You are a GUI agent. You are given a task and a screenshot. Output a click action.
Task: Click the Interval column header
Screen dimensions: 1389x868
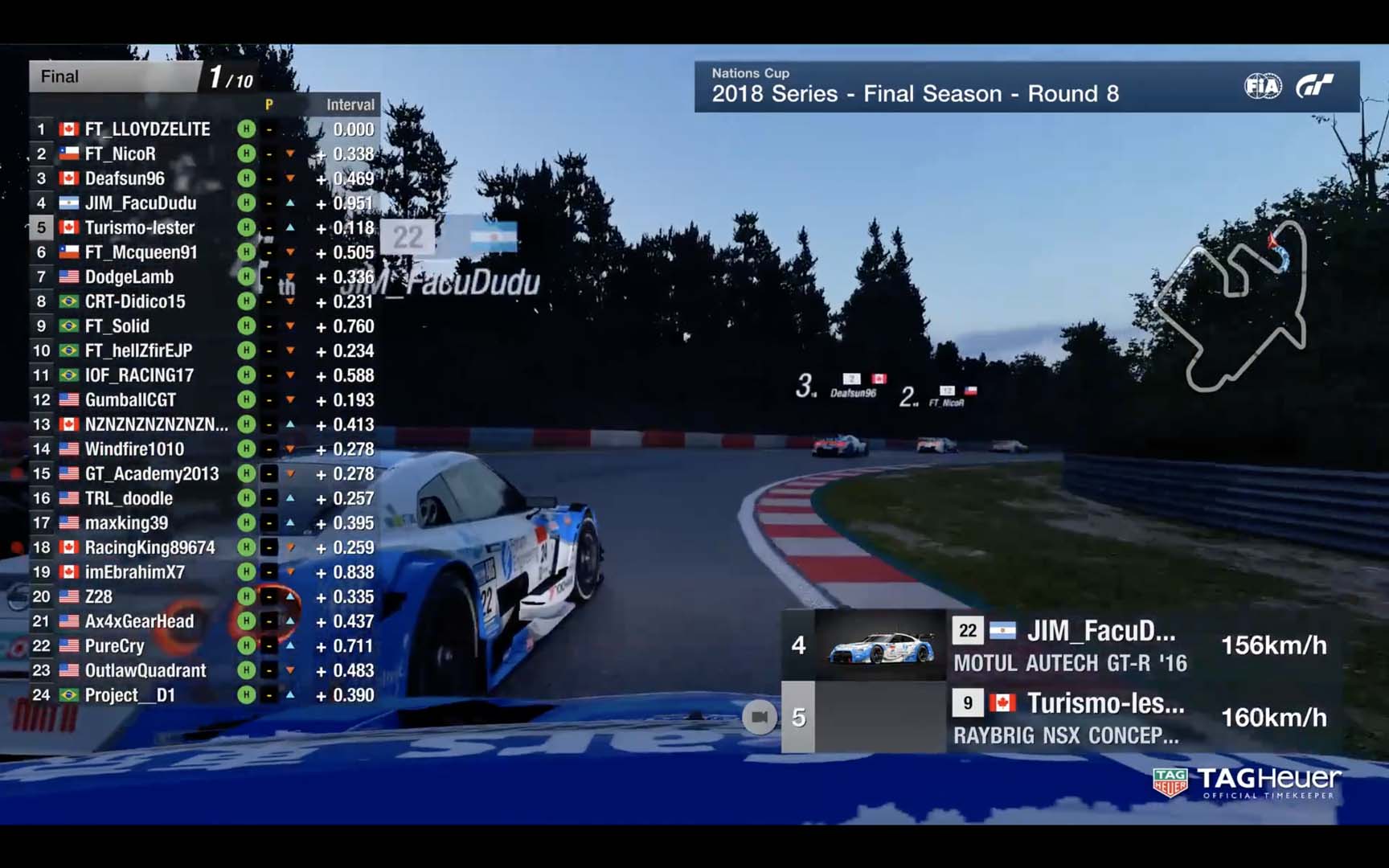(350, 104)
